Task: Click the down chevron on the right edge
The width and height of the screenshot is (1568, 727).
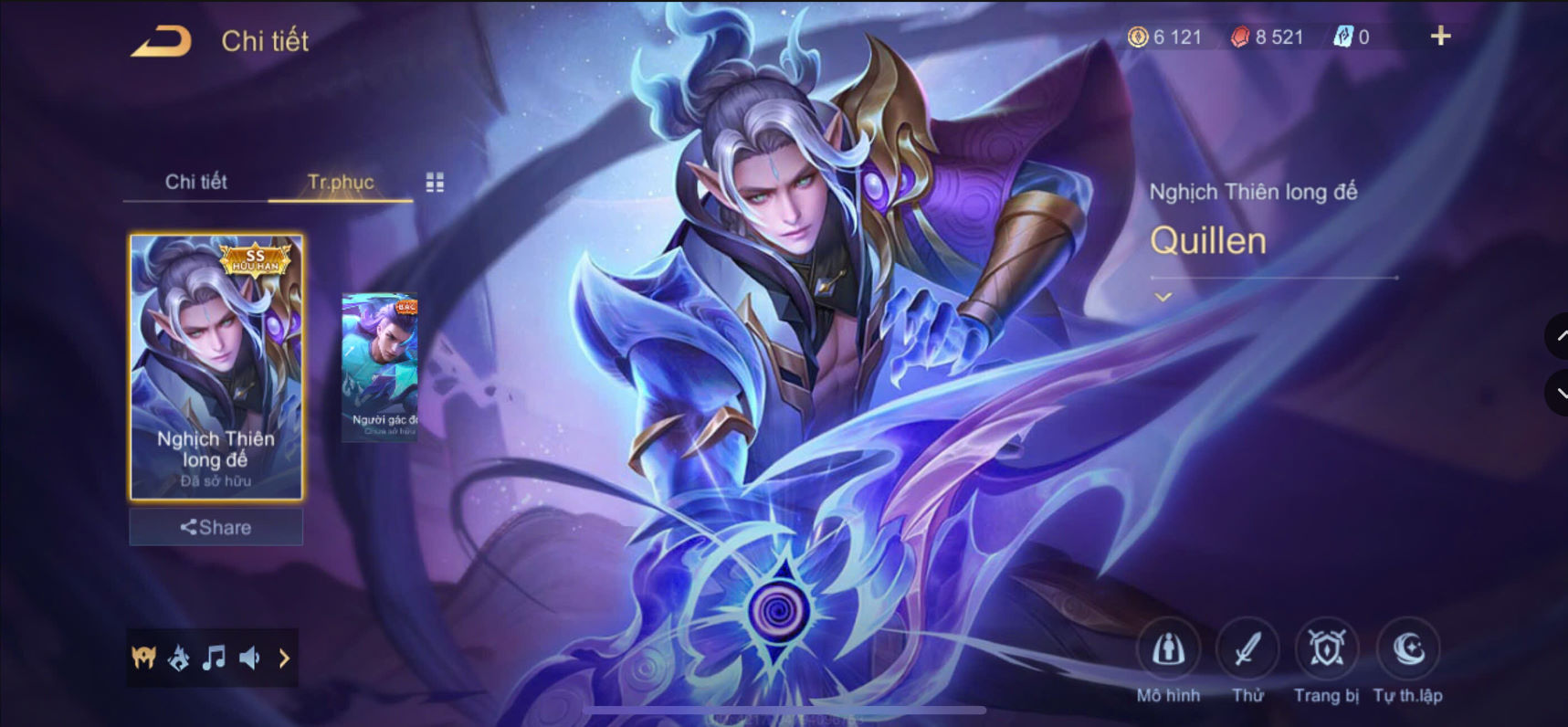Action: click(1559, 395)
